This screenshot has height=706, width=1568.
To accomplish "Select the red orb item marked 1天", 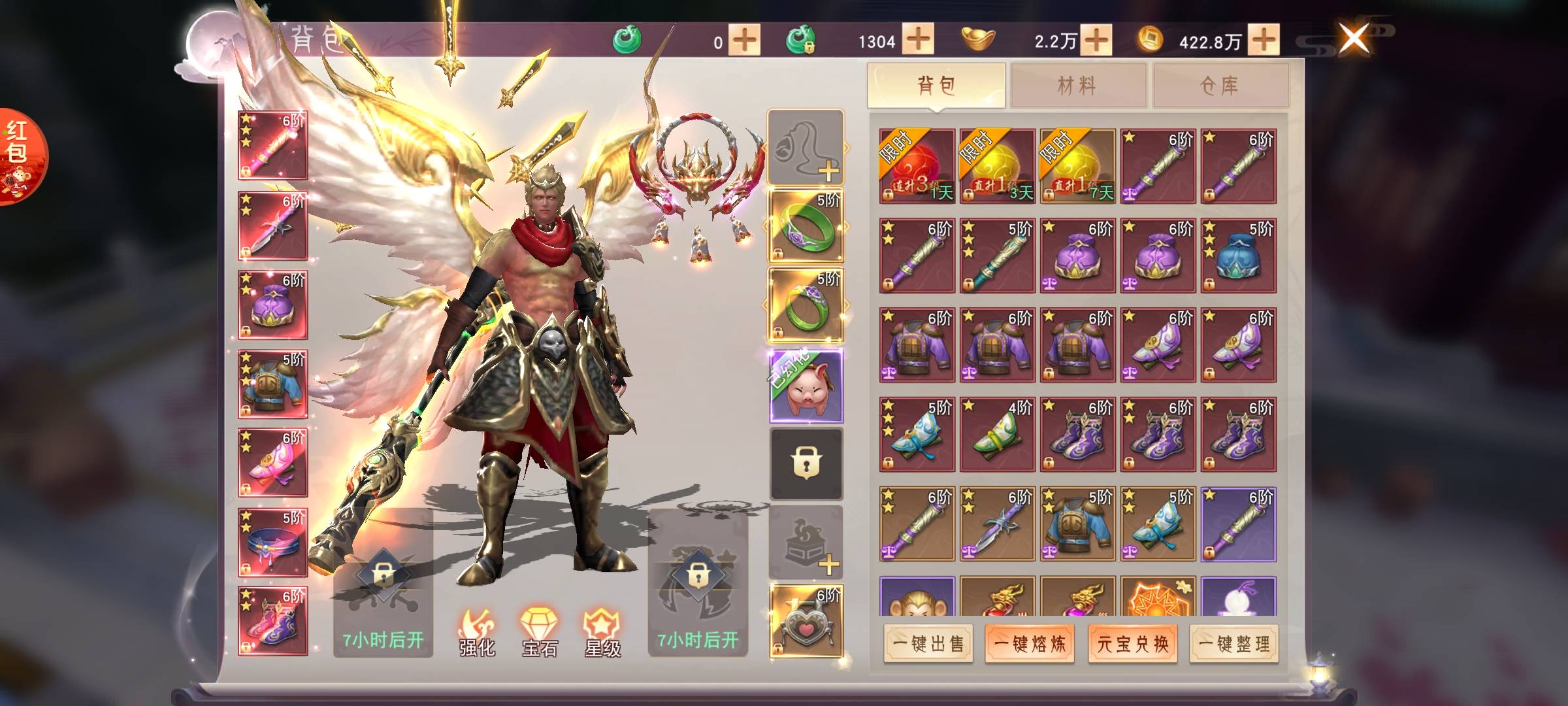I will pyautogui.click(x=917, y=166).
